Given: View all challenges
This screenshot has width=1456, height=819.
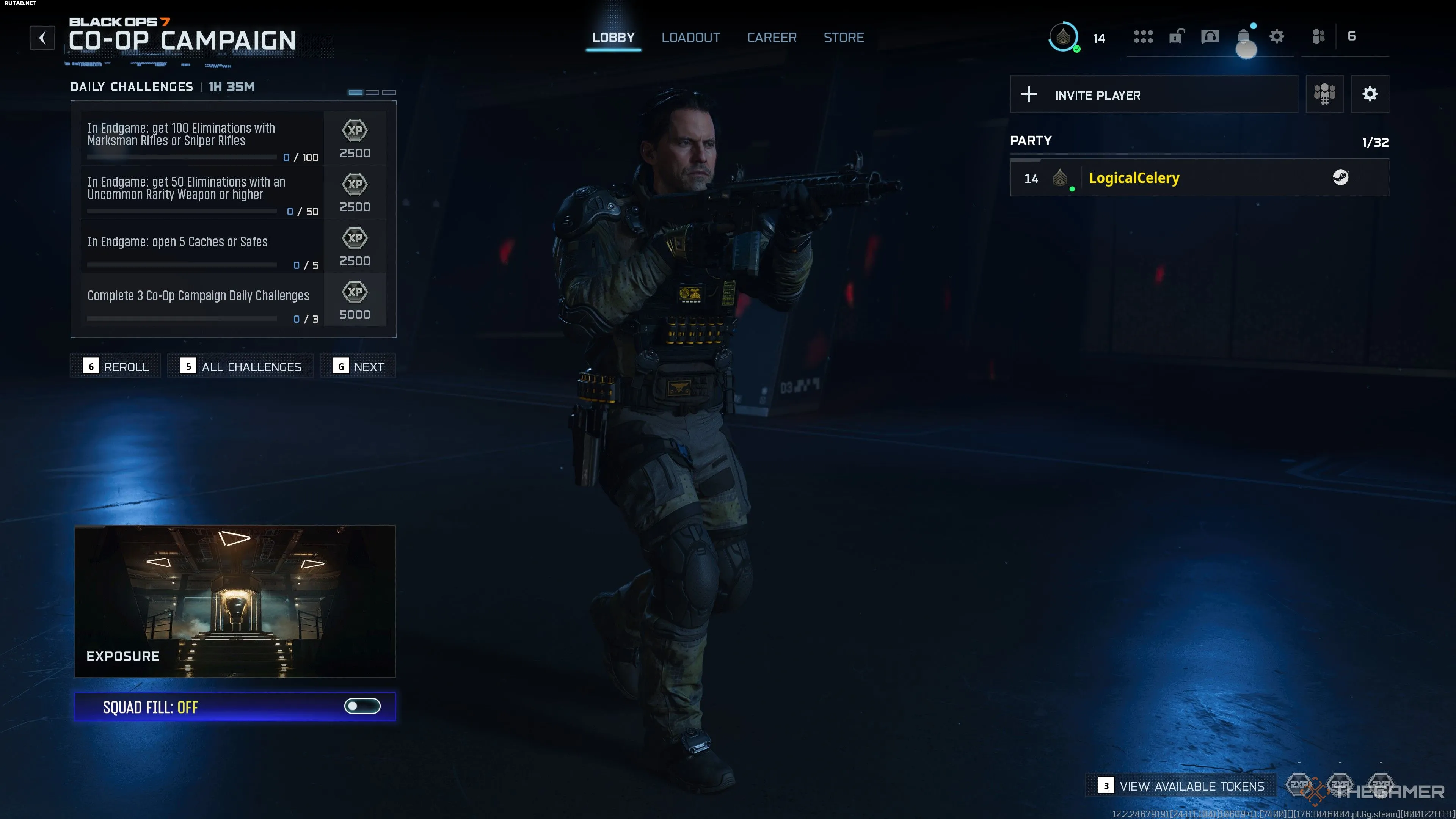Looking at the screenshot, I should (x=241, y=366).
